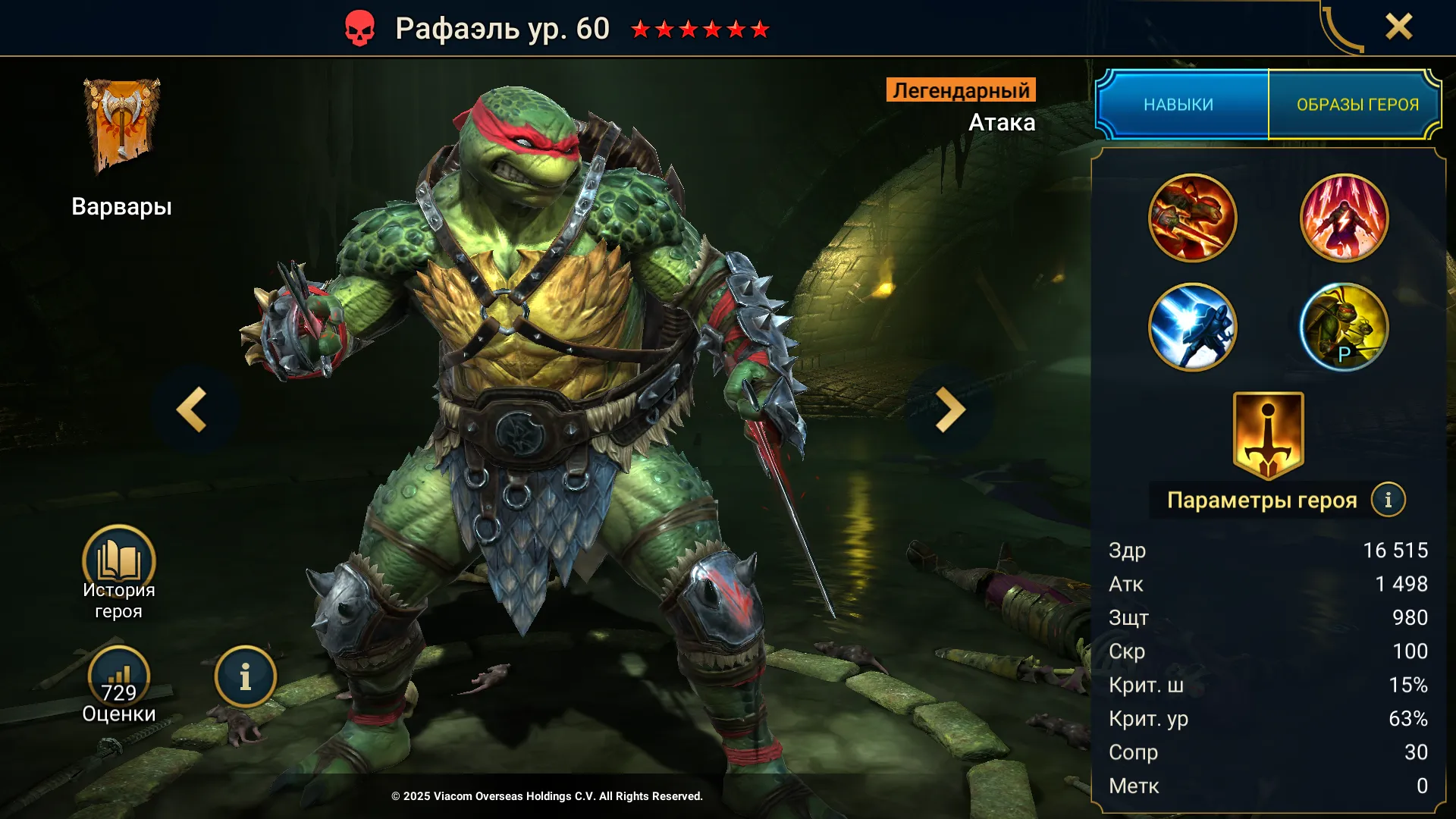This screenshot has width=1456, height=819.
Task: Click the Варвары faction banner
Action: click(121, 126)
